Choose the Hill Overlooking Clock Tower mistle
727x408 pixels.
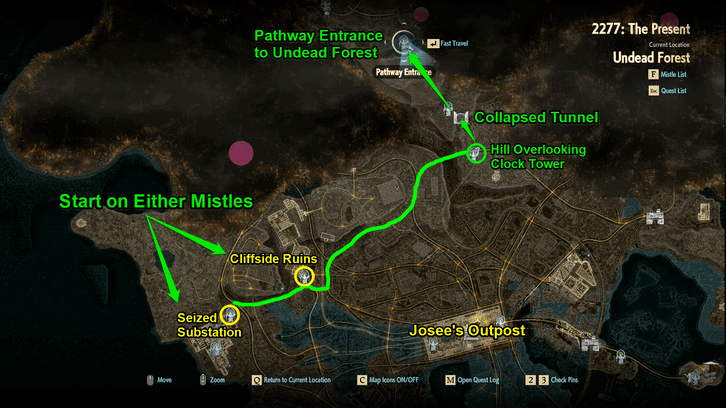(x=477, y=153)
